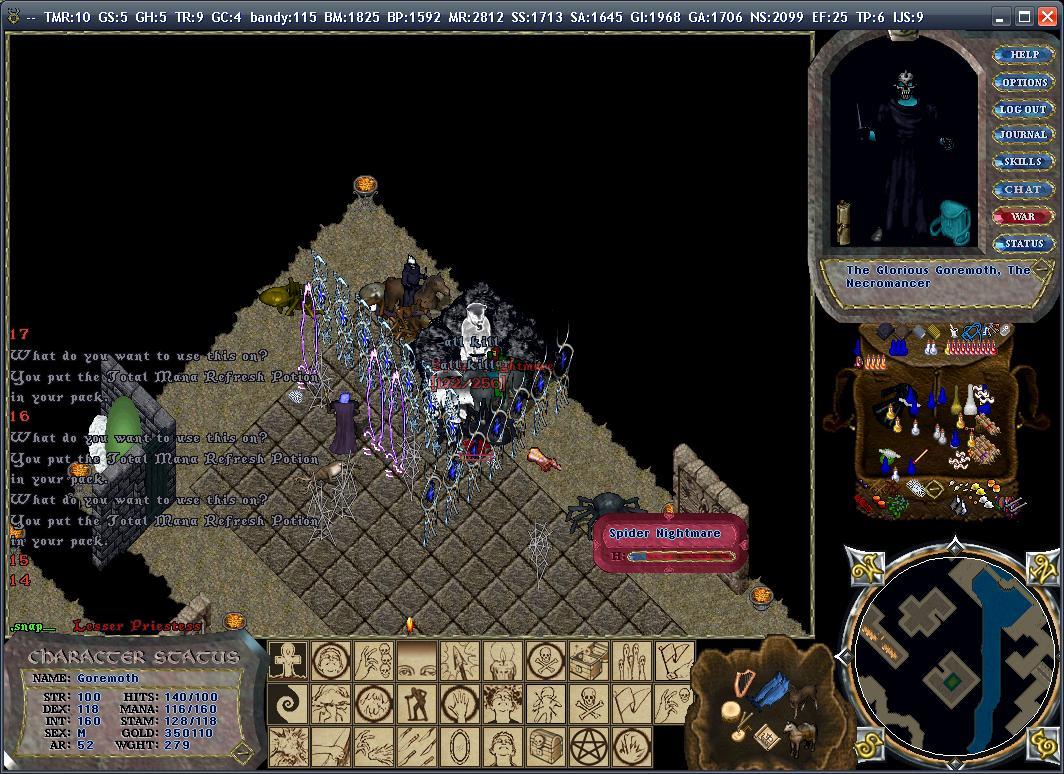Open the Help menu
The height and width of the screenshot is (774, 1064).
1024,55
